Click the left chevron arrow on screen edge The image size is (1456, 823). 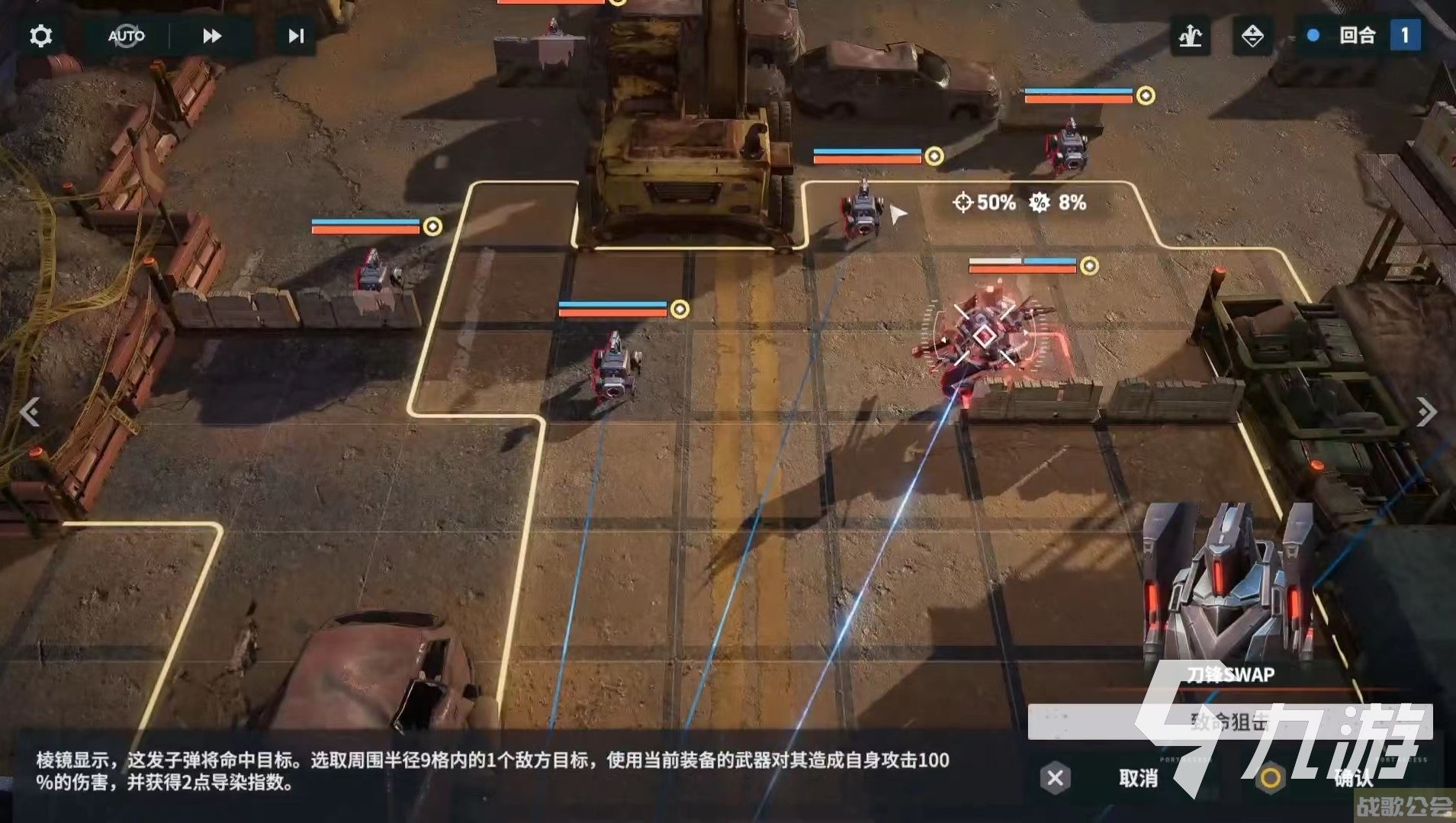(x=31, y=413)
